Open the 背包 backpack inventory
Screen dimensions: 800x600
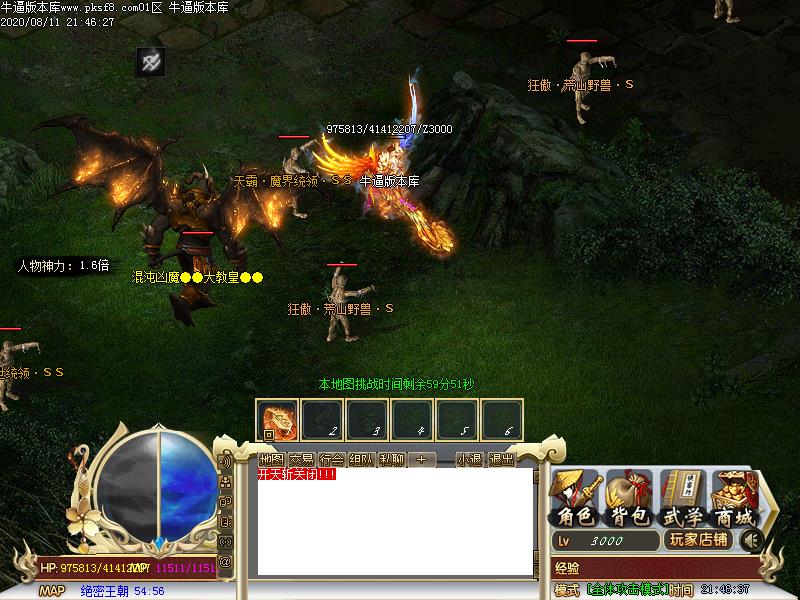629,500
